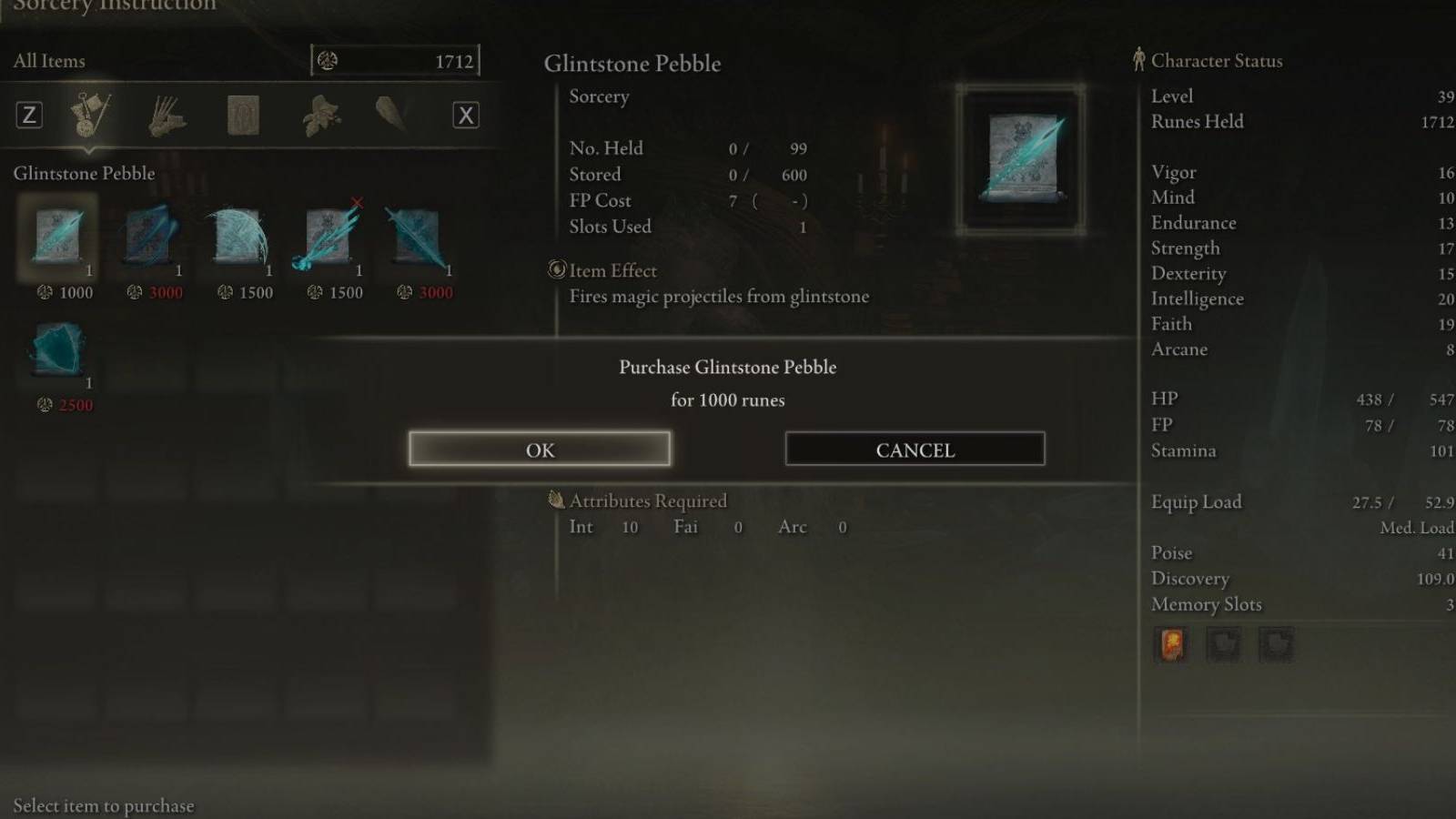Select the Glintstone Pebble scroll priced 1000
This screenshot has height=819, width=1456.
(57, 238)
